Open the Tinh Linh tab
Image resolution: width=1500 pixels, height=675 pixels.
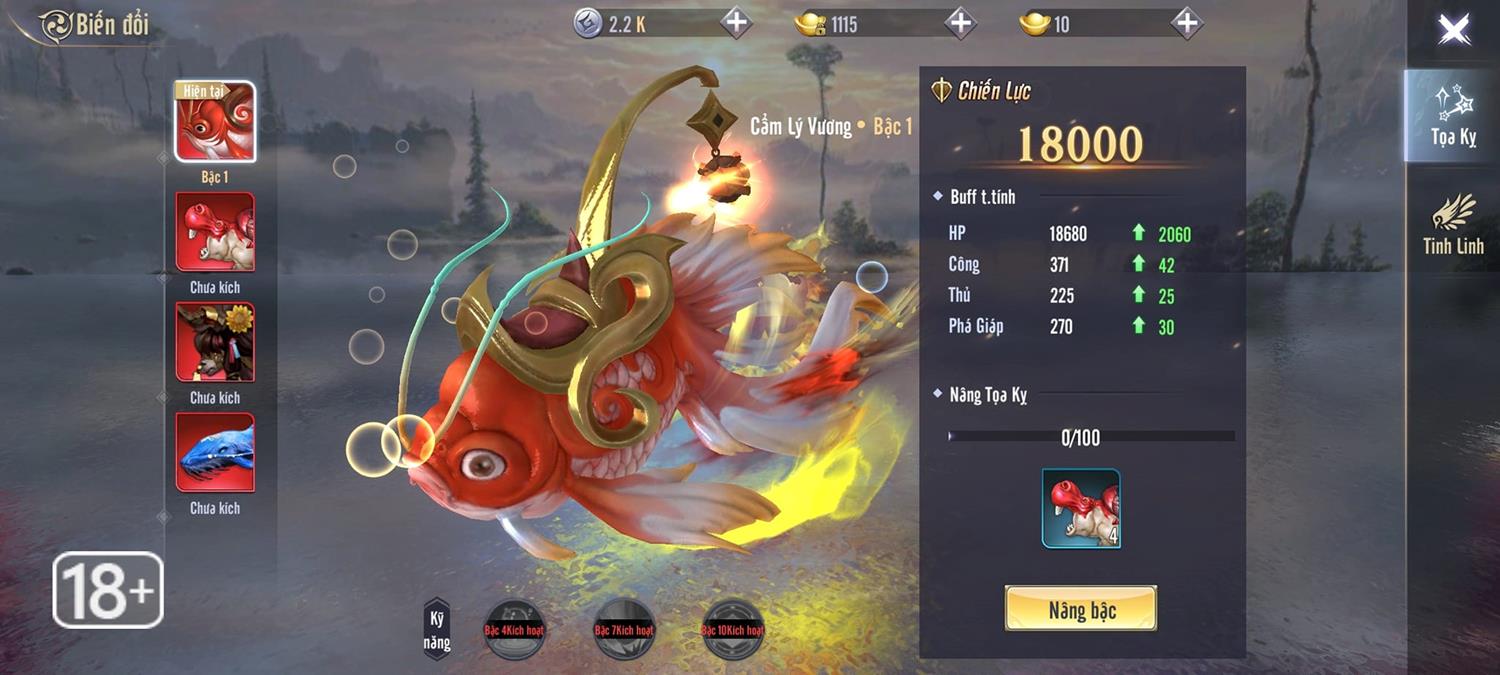[x=1453, y=224]
